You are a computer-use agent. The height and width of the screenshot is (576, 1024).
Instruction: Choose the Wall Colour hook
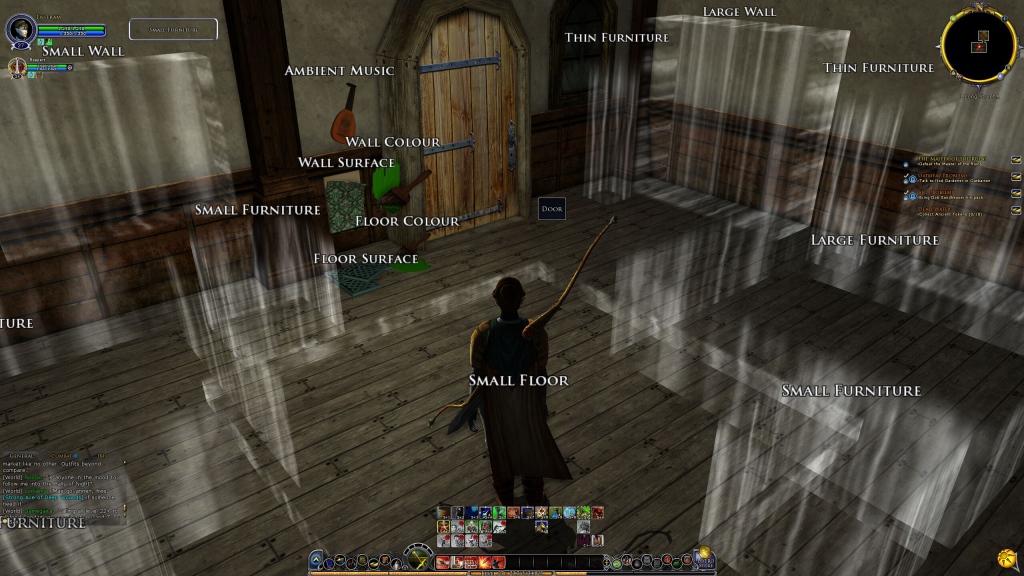click(x=393, y=142)
